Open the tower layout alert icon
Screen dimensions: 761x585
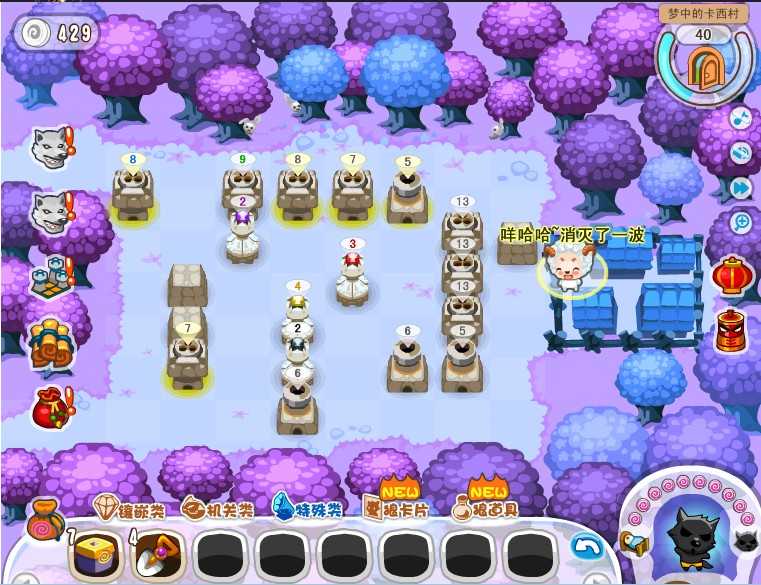[46, 277]
